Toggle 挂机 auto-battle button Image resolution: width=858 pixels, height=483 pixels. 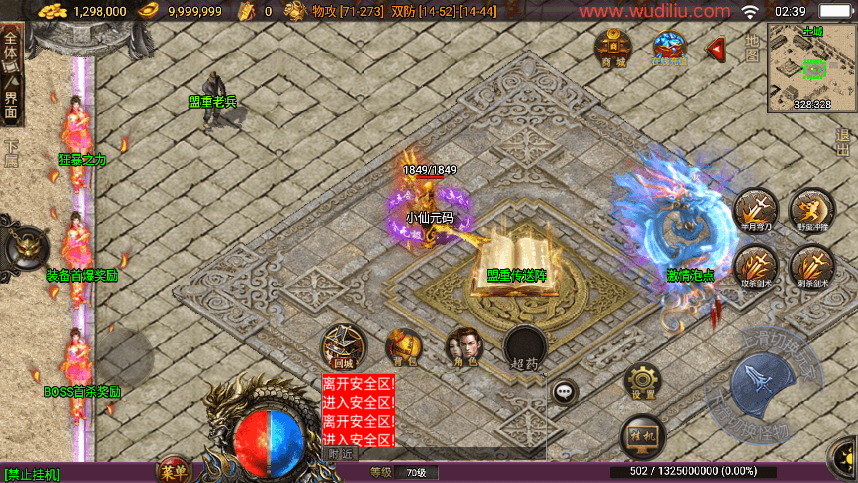(x=643, y=436)
